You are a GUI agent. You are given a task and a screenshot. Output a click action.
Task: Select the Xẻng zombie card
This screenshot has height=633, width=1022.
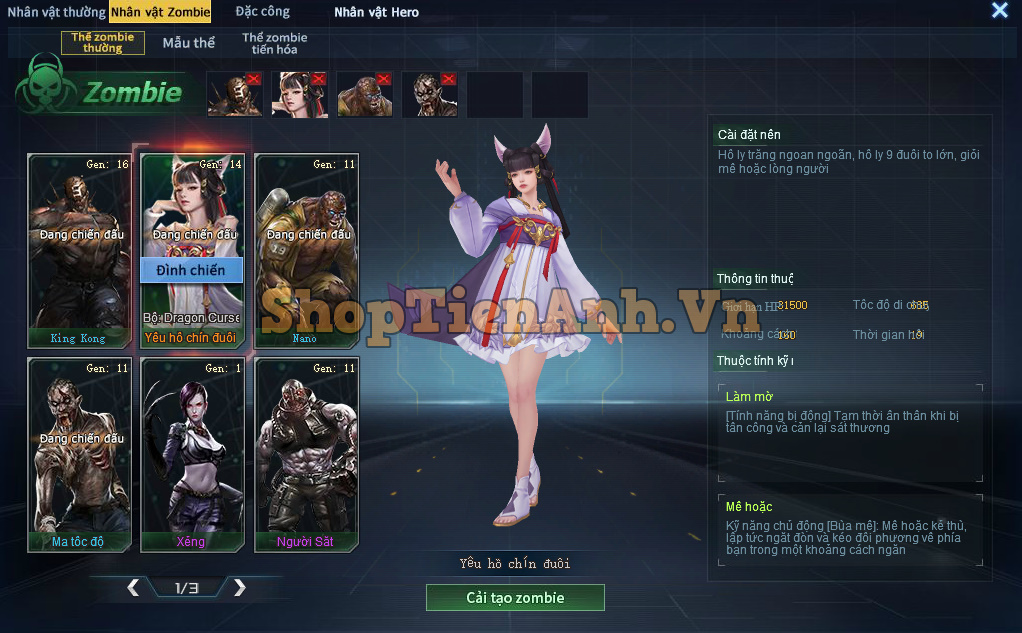pos(192,455)
